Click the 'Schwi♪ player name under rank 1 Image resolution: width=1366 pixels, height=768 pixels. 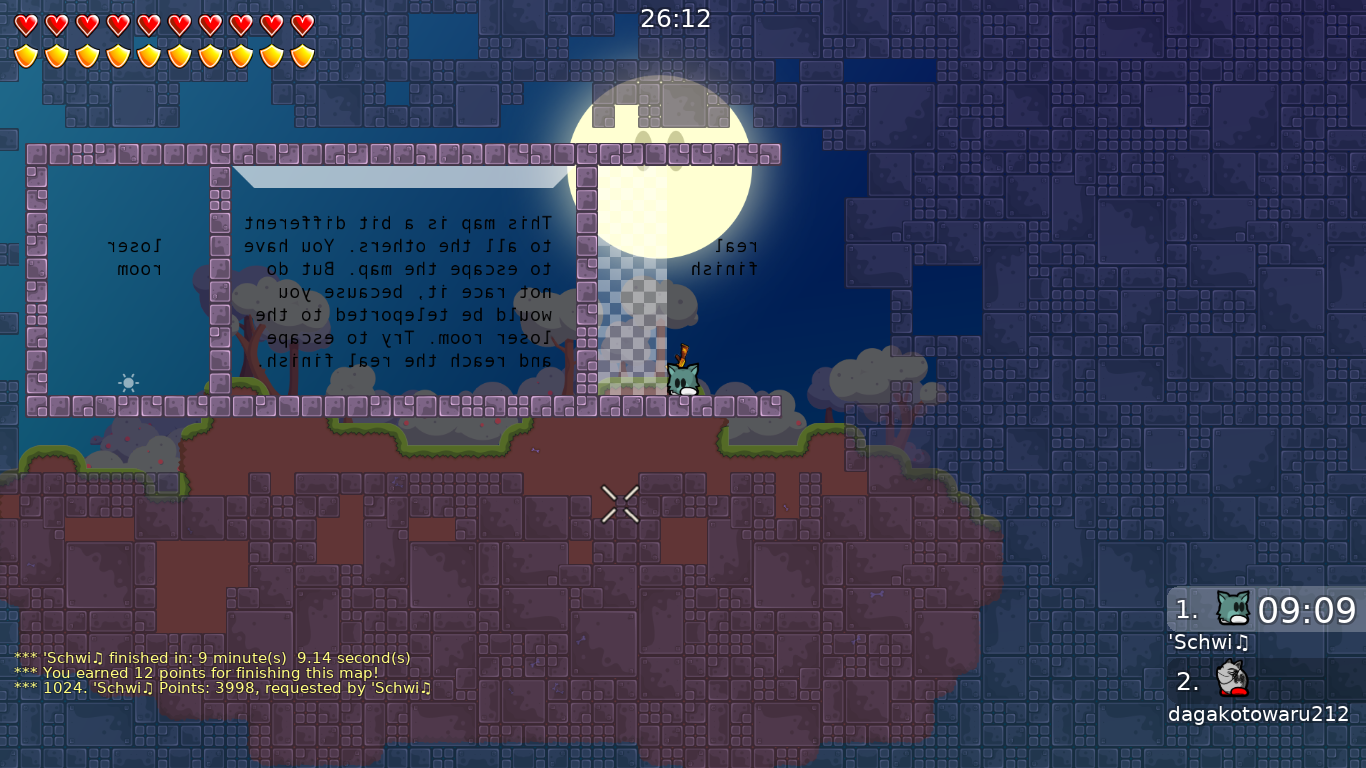(1208, 643)
